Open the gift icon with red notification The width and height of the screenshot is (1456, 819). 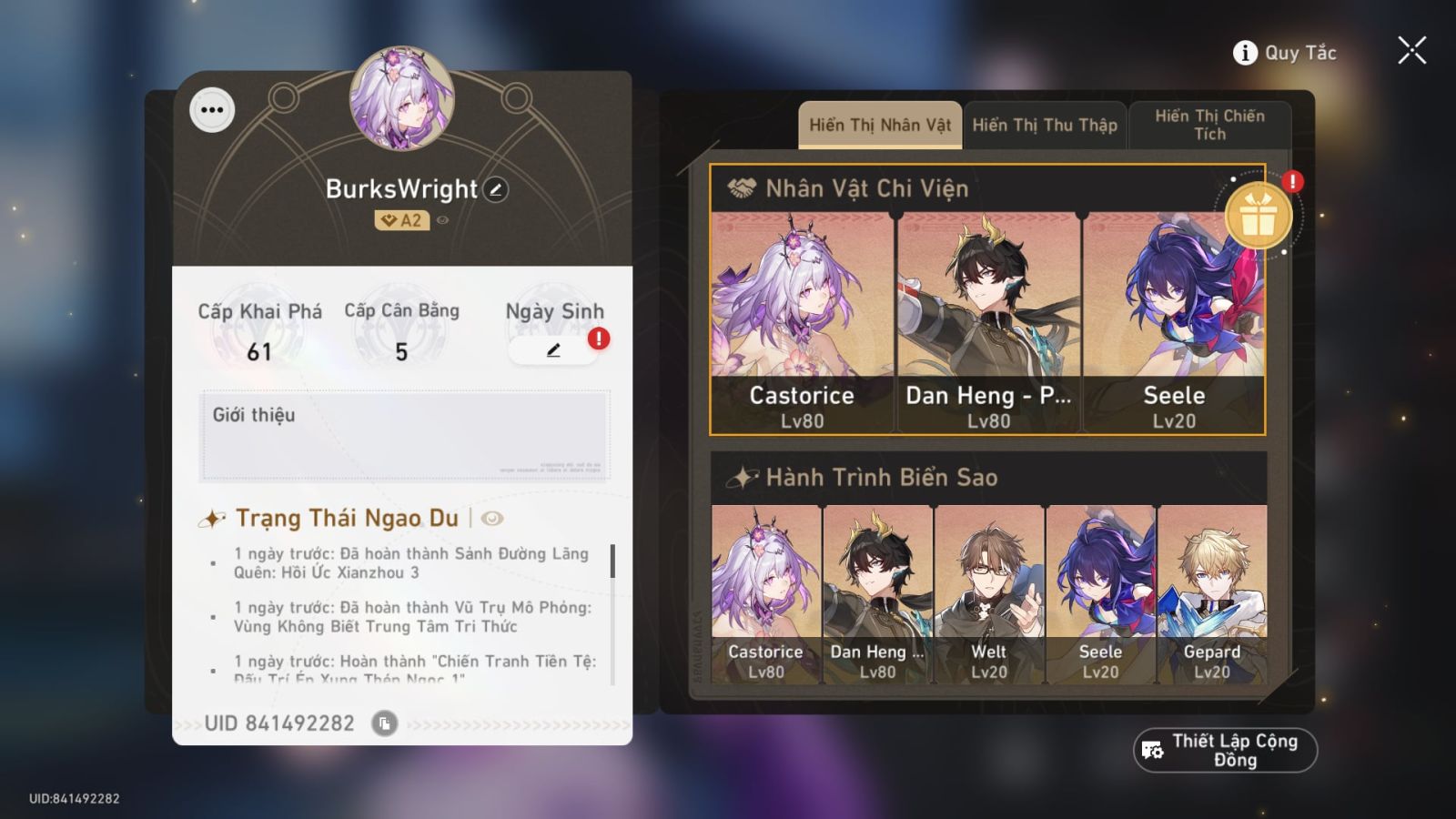(x=1260, y=217)
